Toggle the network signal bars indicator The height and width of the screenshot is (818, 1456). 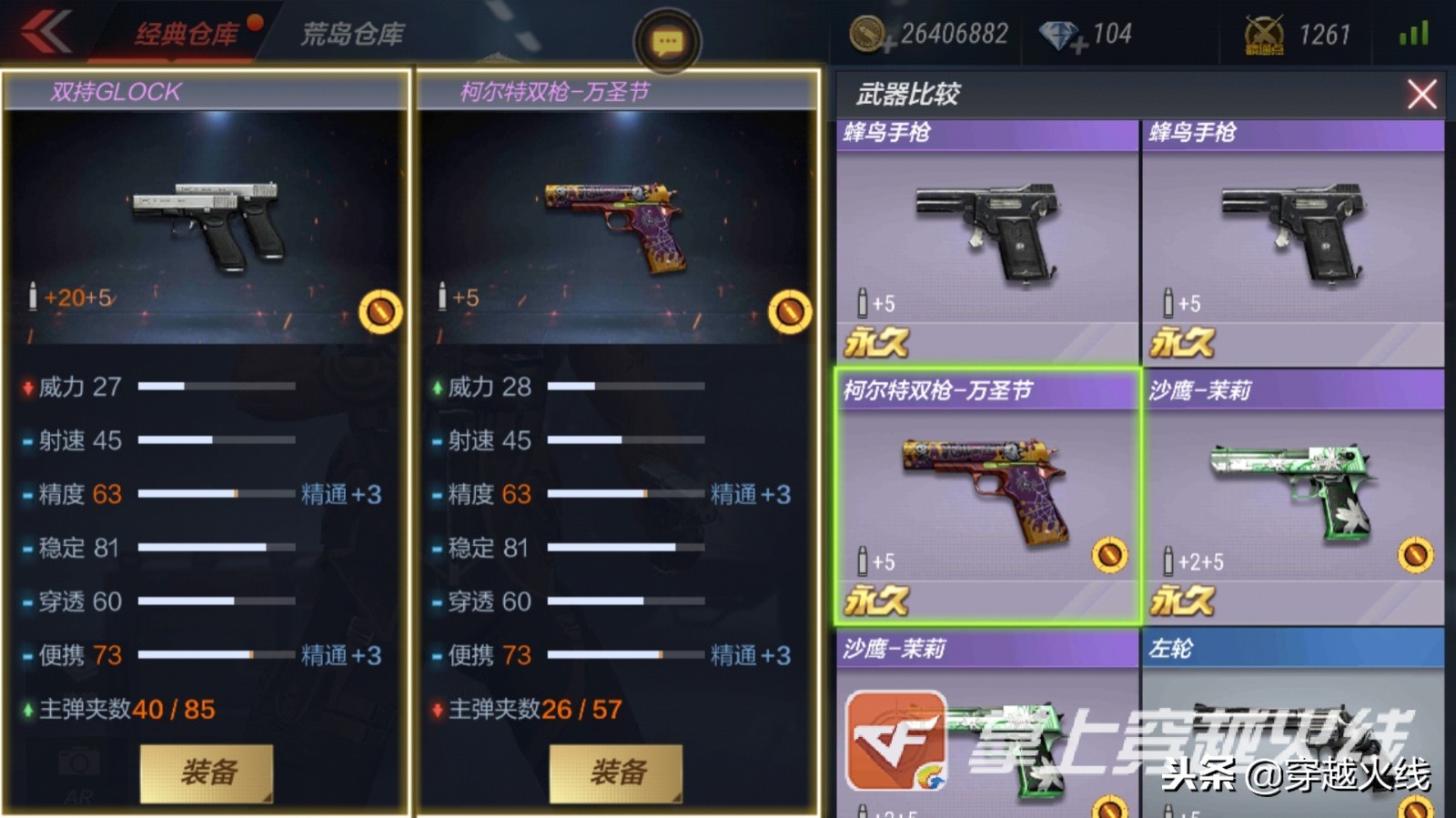click(x=1411, y=33)
